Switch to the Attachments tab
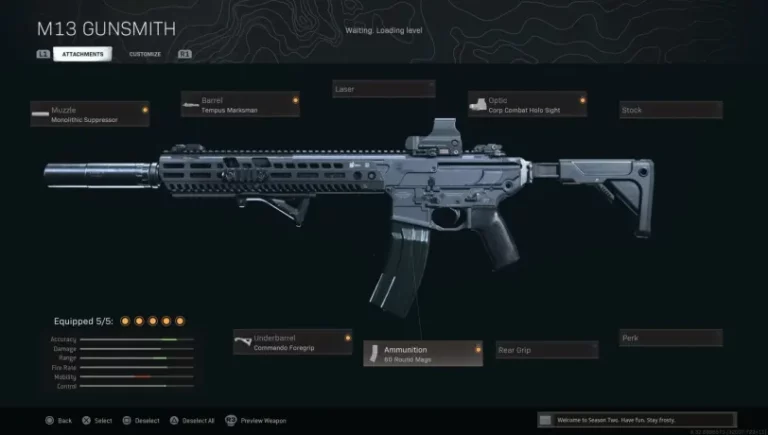 [x=81, y=54]
